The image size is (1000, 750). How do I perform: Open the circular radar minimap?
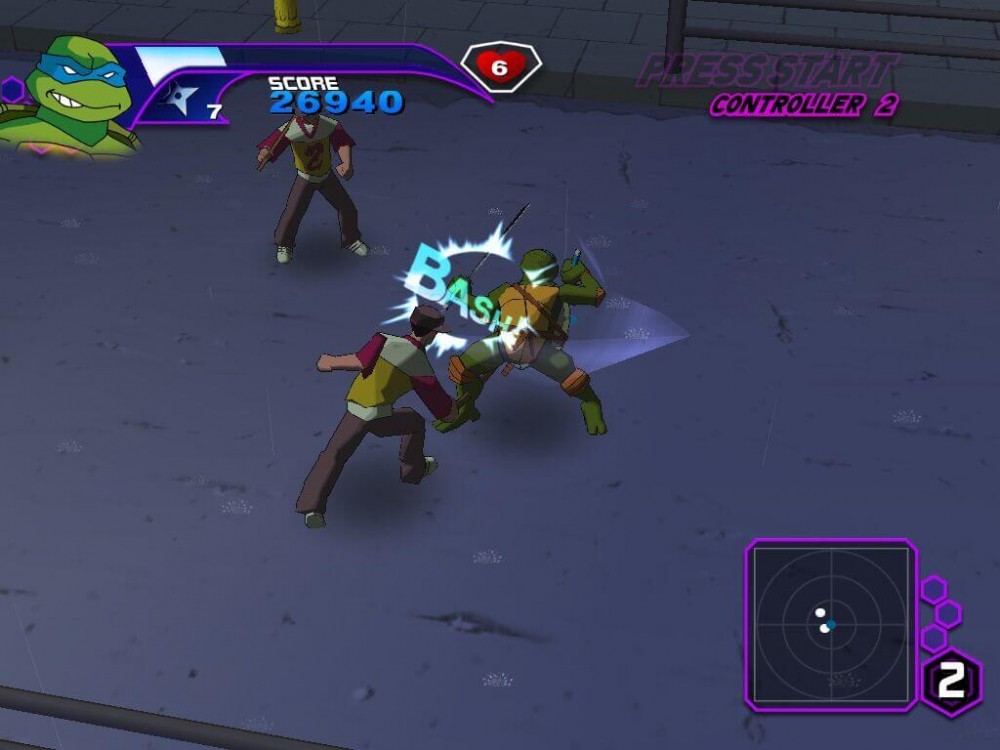coord(830,624)
